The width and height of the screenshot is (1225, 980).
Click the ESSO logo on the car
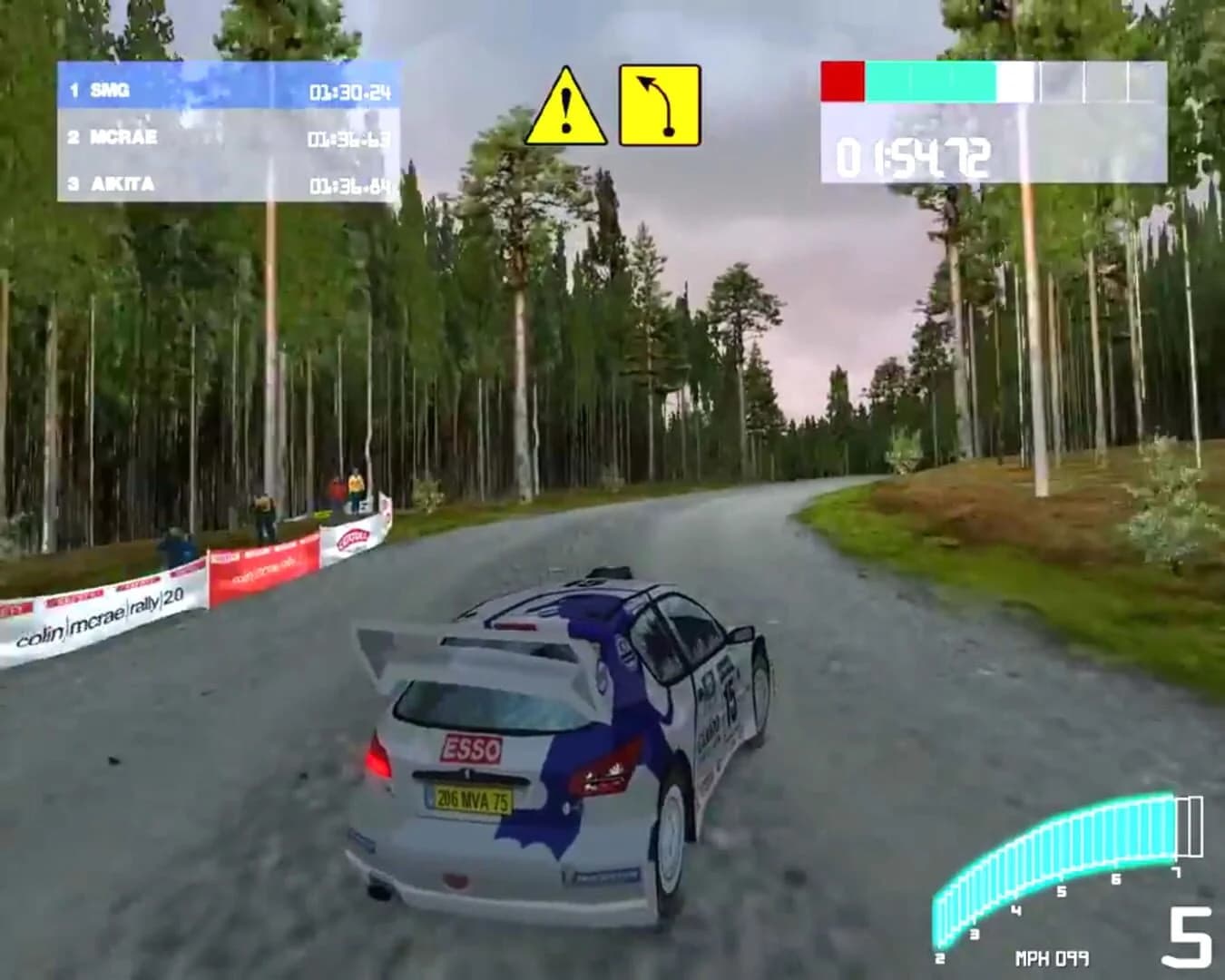(x=473, y=749)
